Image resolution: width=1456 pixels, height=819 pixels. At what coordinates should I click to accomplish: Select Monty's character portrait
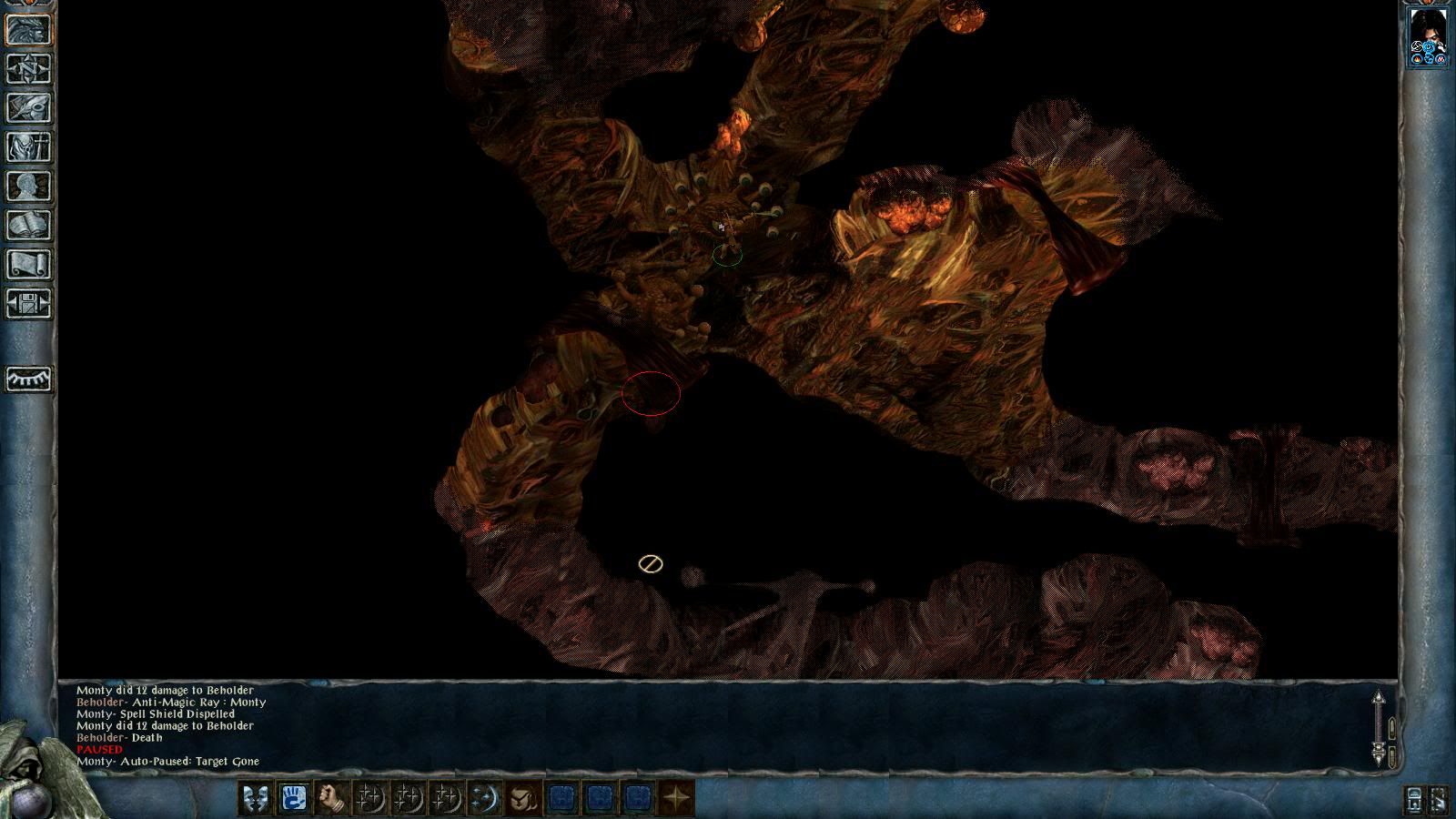(x=1428, y=36)
